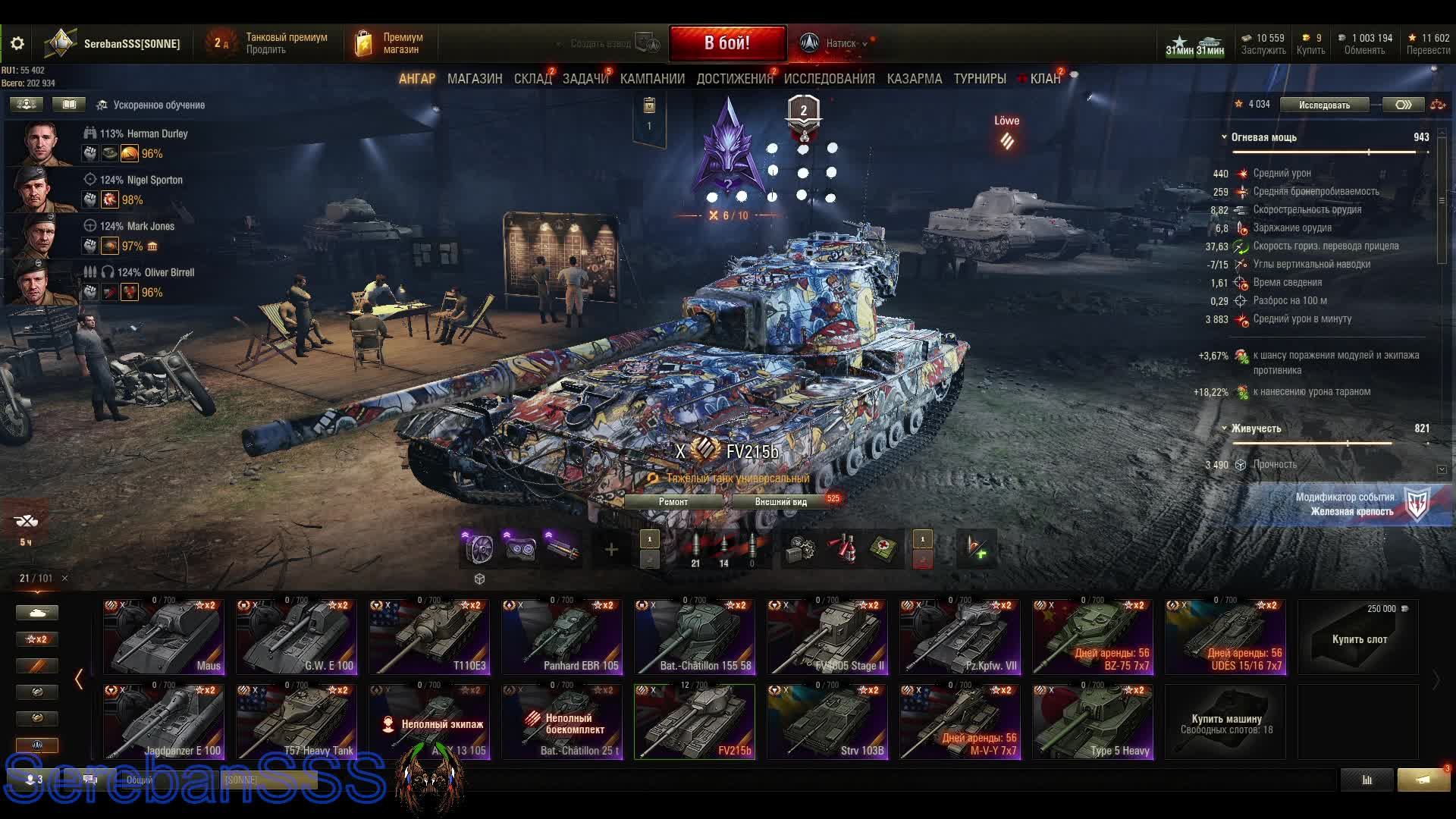The image size is (1456, 819).
Task: Show the ТУРНИРЫ tab
Action: pyautogui.click(x=980, y=79)
